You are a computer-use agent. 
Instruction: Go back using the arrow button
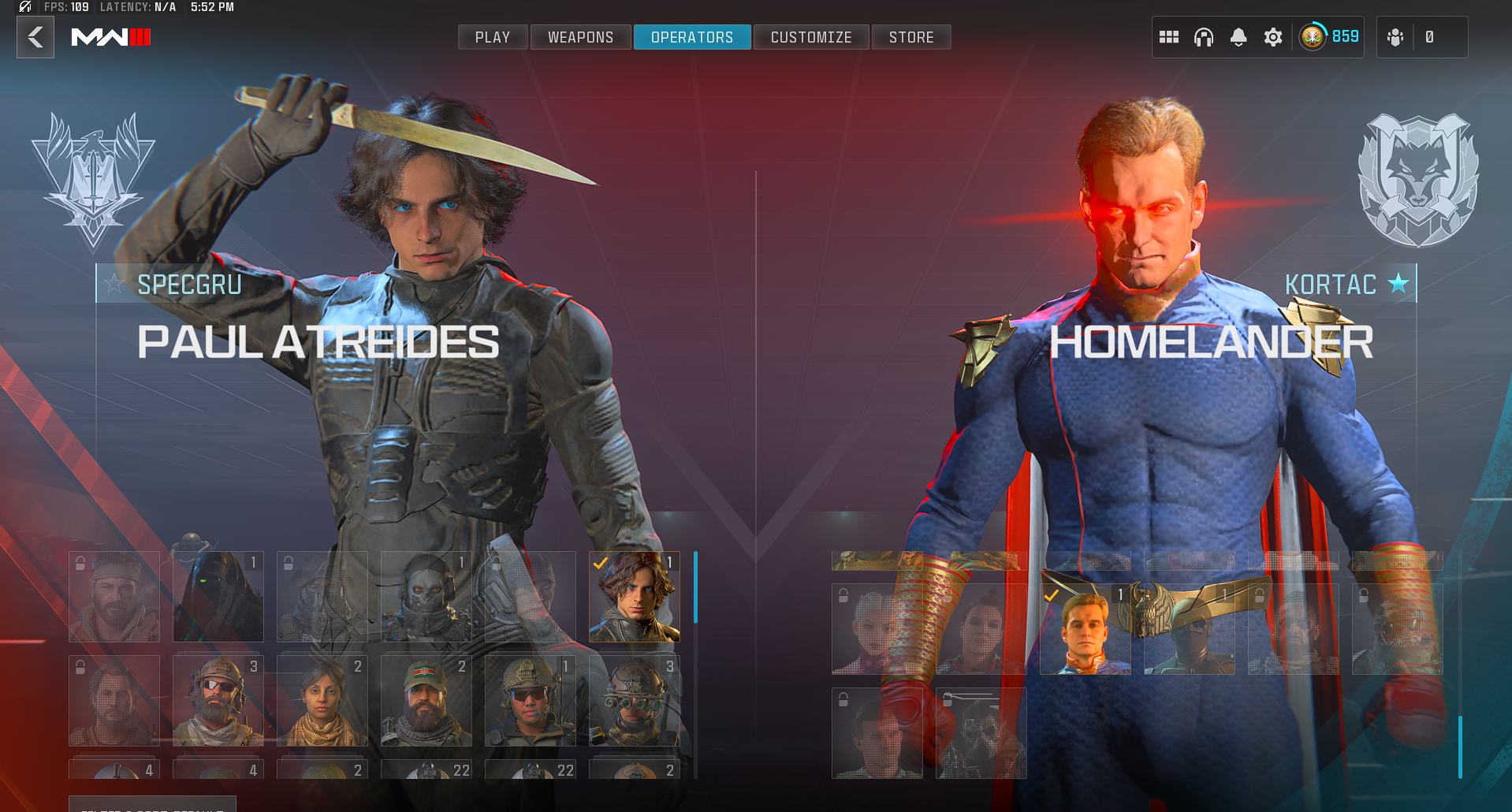pyautogui.click(x=35, y=37)
